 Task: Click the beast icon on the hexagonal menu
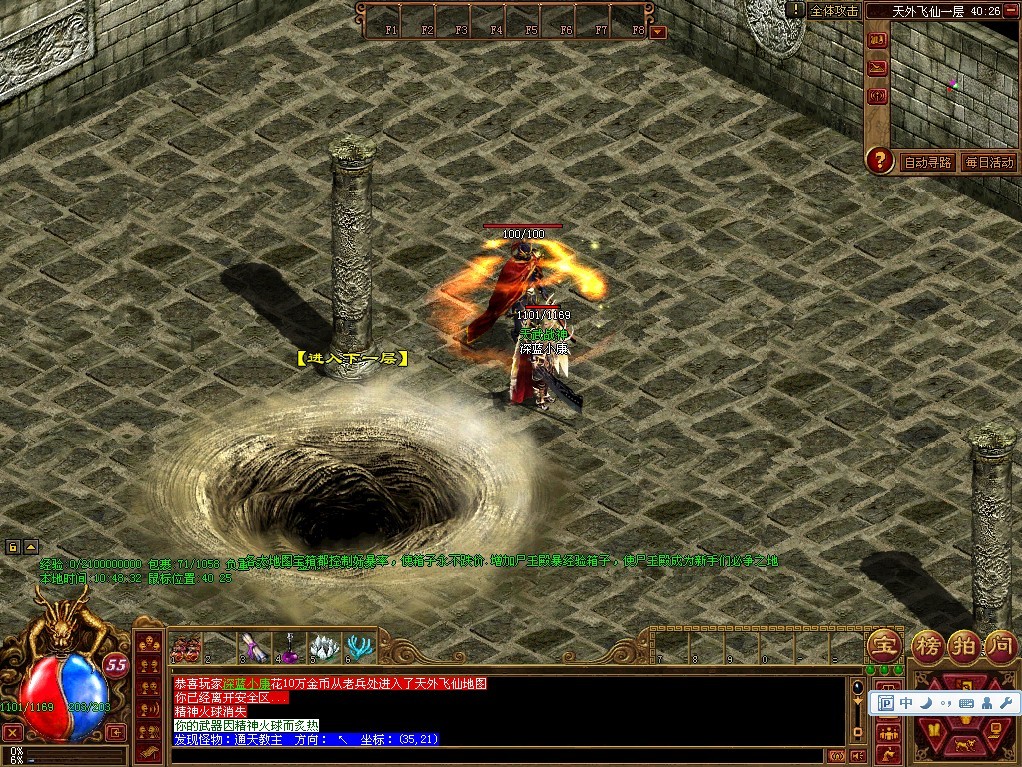coord(965,743)
